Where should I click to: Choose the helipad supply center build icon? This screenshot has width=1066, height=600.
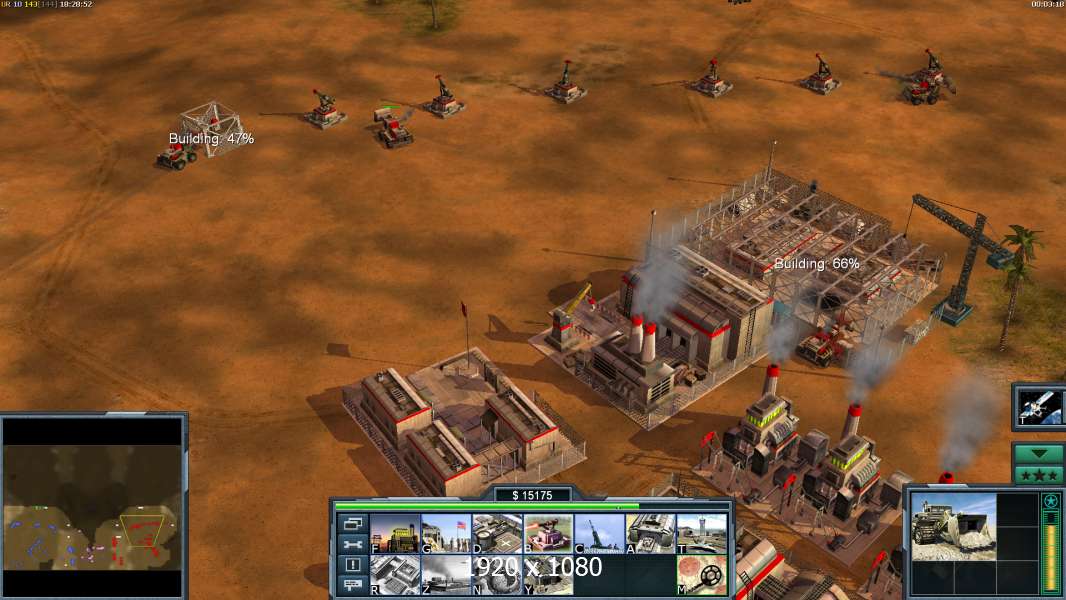coord(497,534)
